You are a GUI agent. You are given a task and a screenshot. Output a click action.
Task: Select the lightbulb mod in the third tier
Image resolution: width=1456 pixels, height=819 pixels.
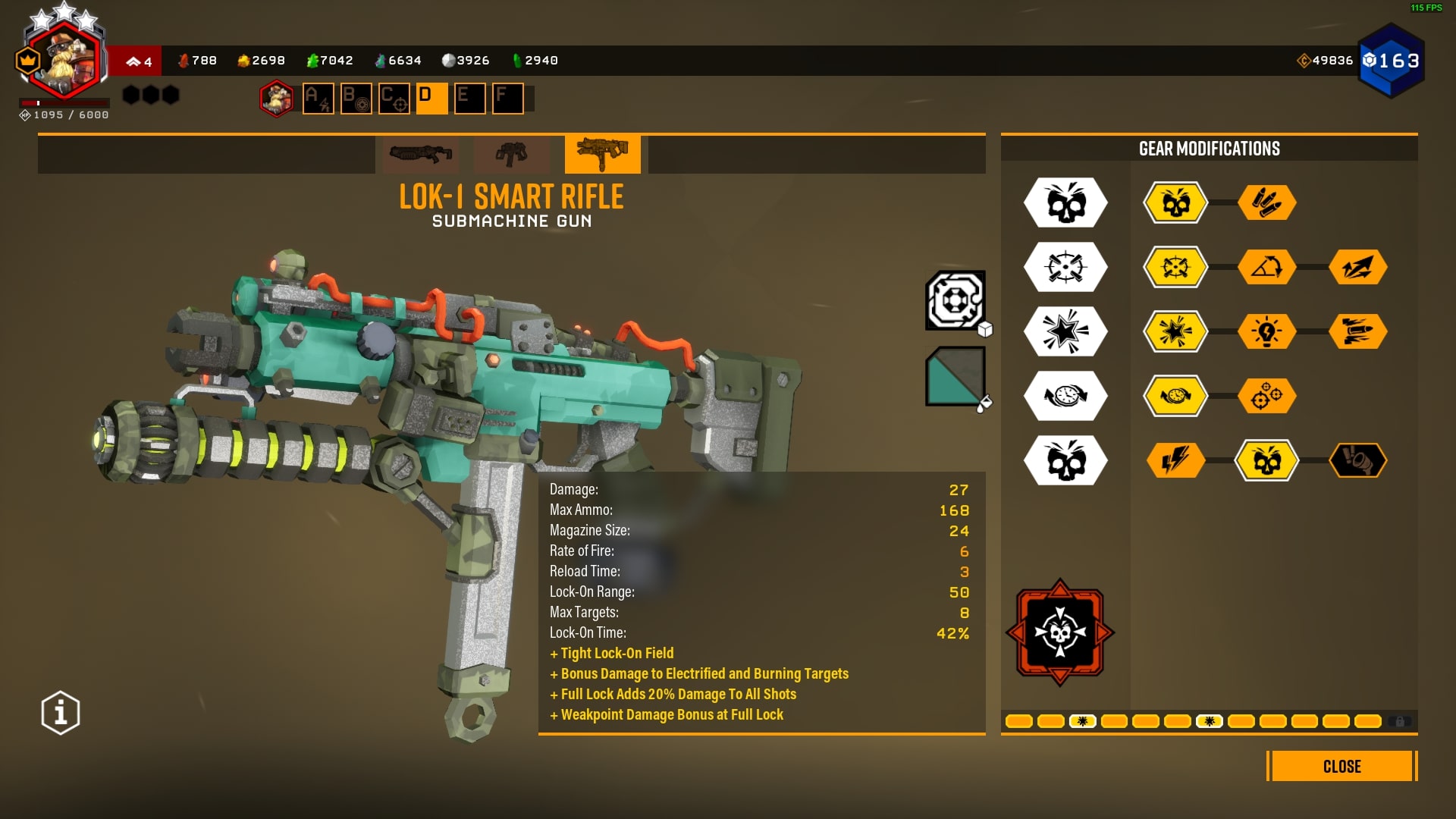1268,331
